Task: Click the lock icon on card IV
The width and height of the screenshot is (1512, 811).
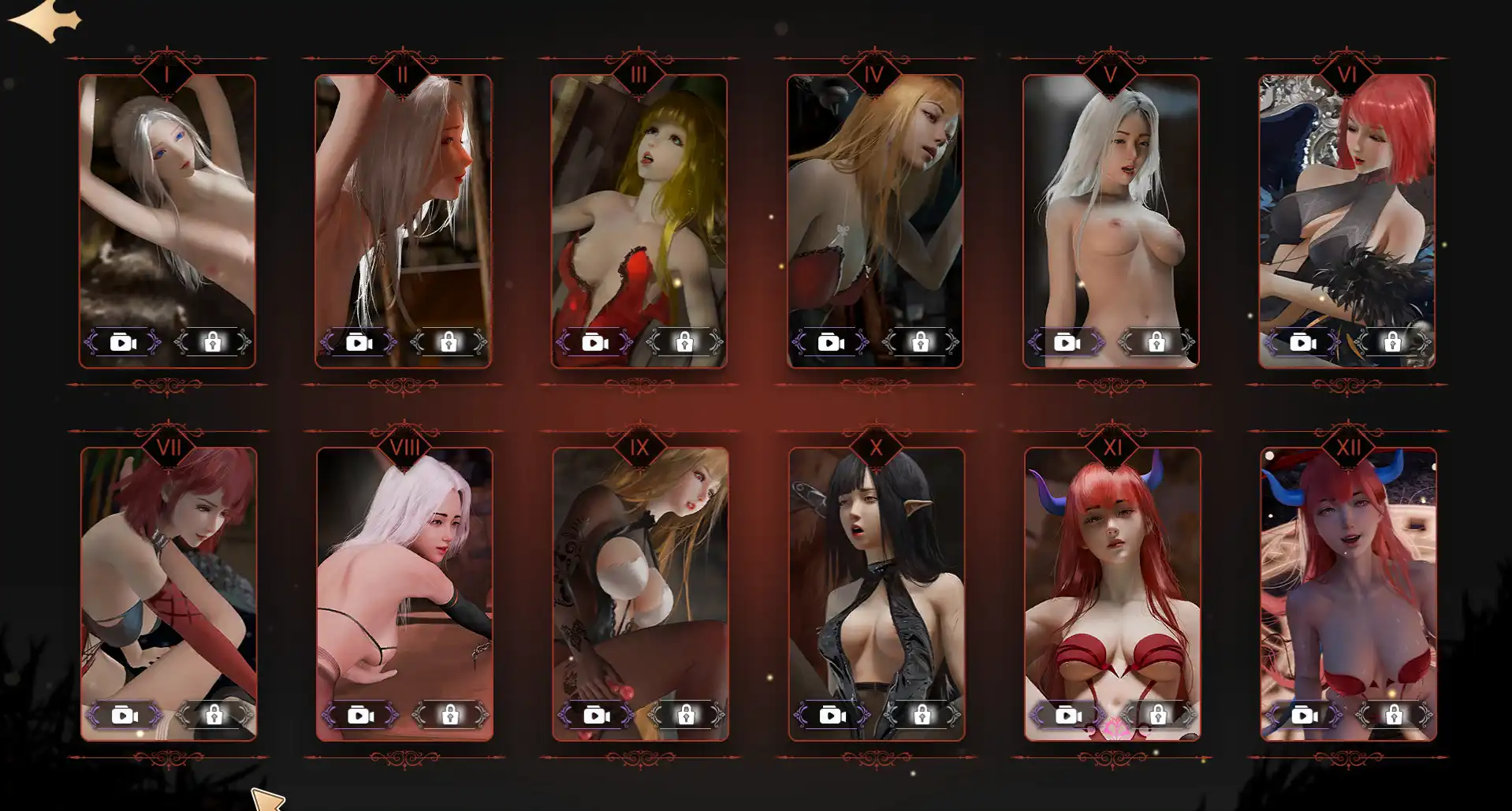Action: click(x=920, y=342)
